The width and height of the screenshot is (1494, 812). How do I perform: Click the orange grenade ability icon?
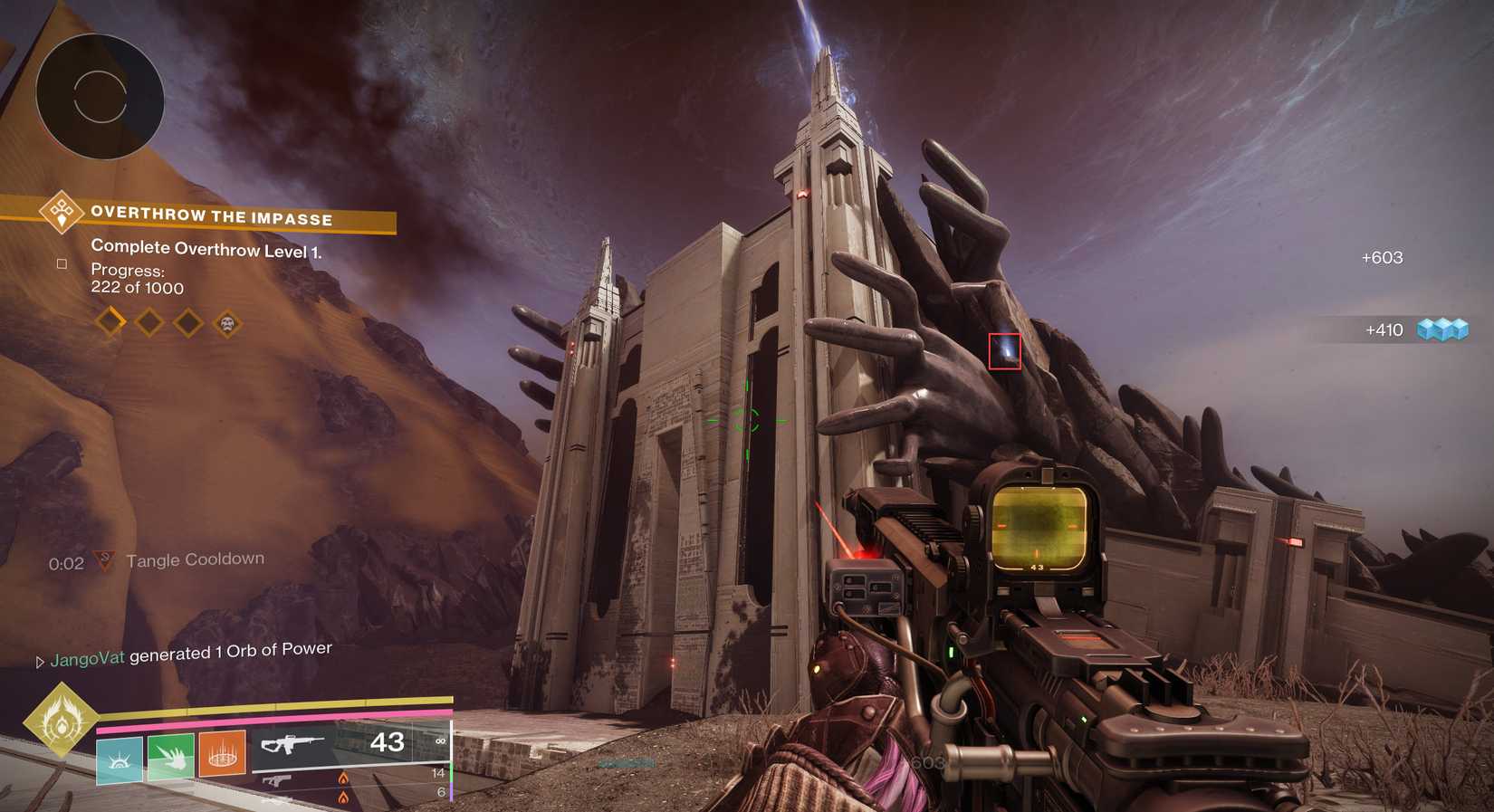pos(220,752)
